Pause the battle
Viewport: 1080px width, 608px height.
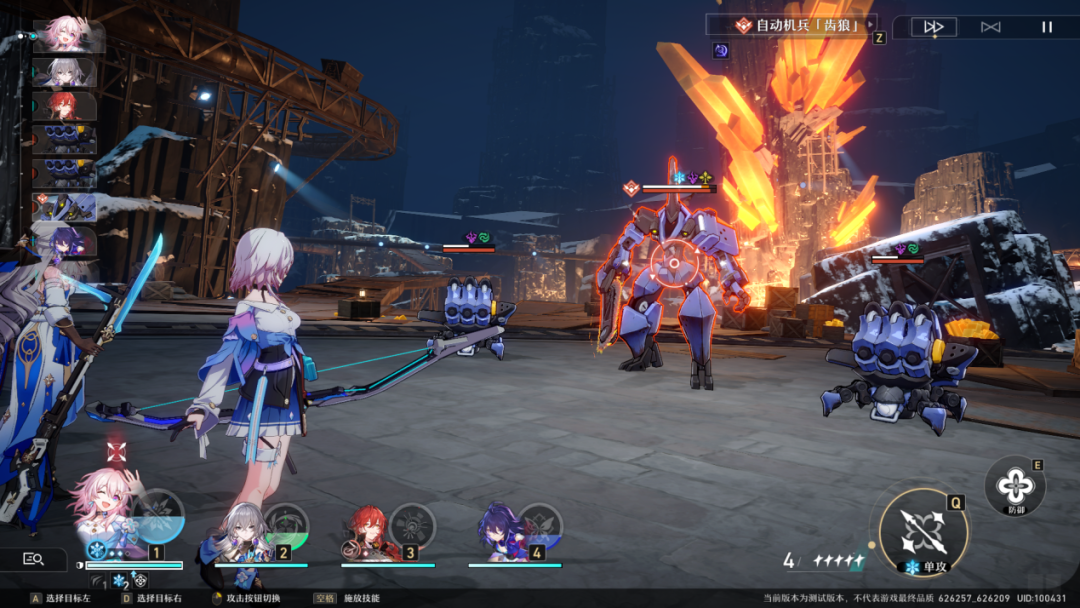[1047, 27]
